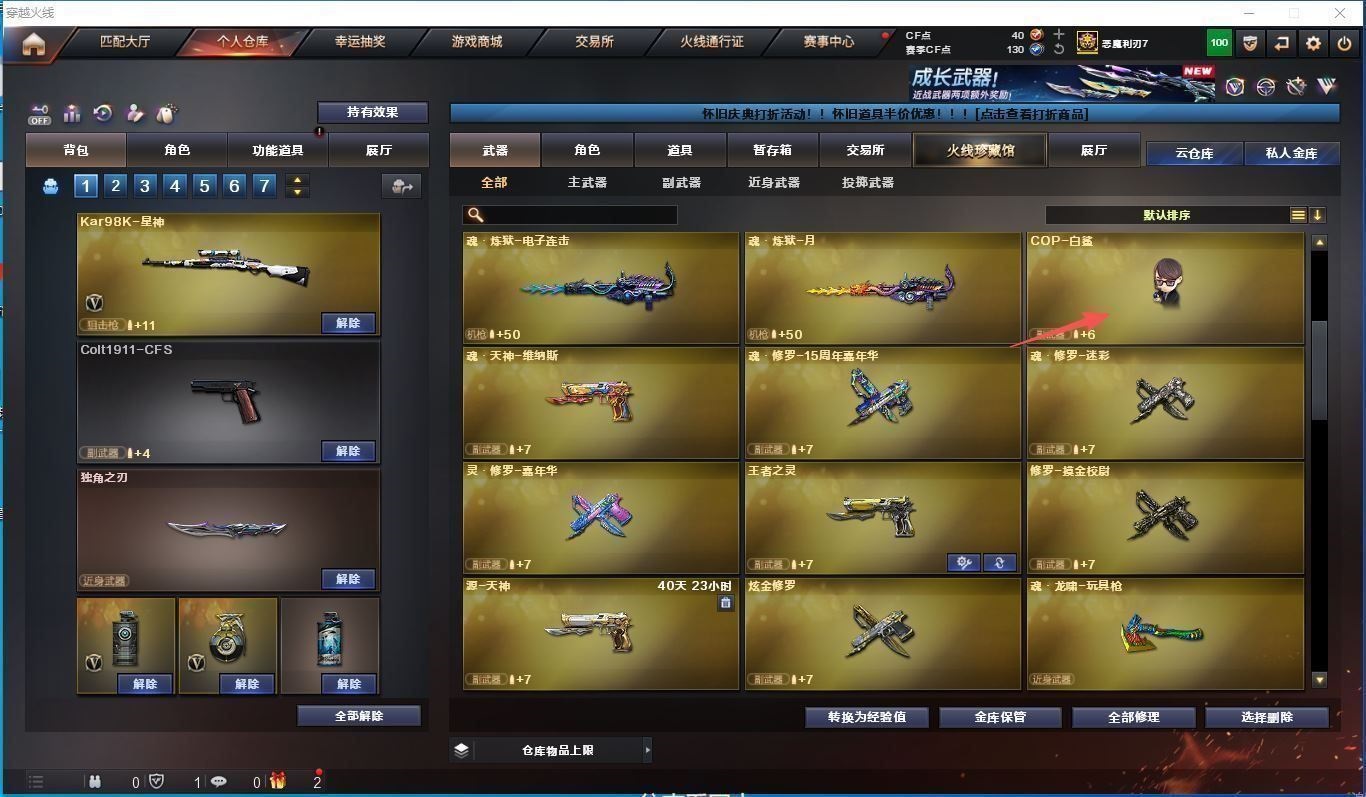Select backpack preset number 3

click(145, 185)
